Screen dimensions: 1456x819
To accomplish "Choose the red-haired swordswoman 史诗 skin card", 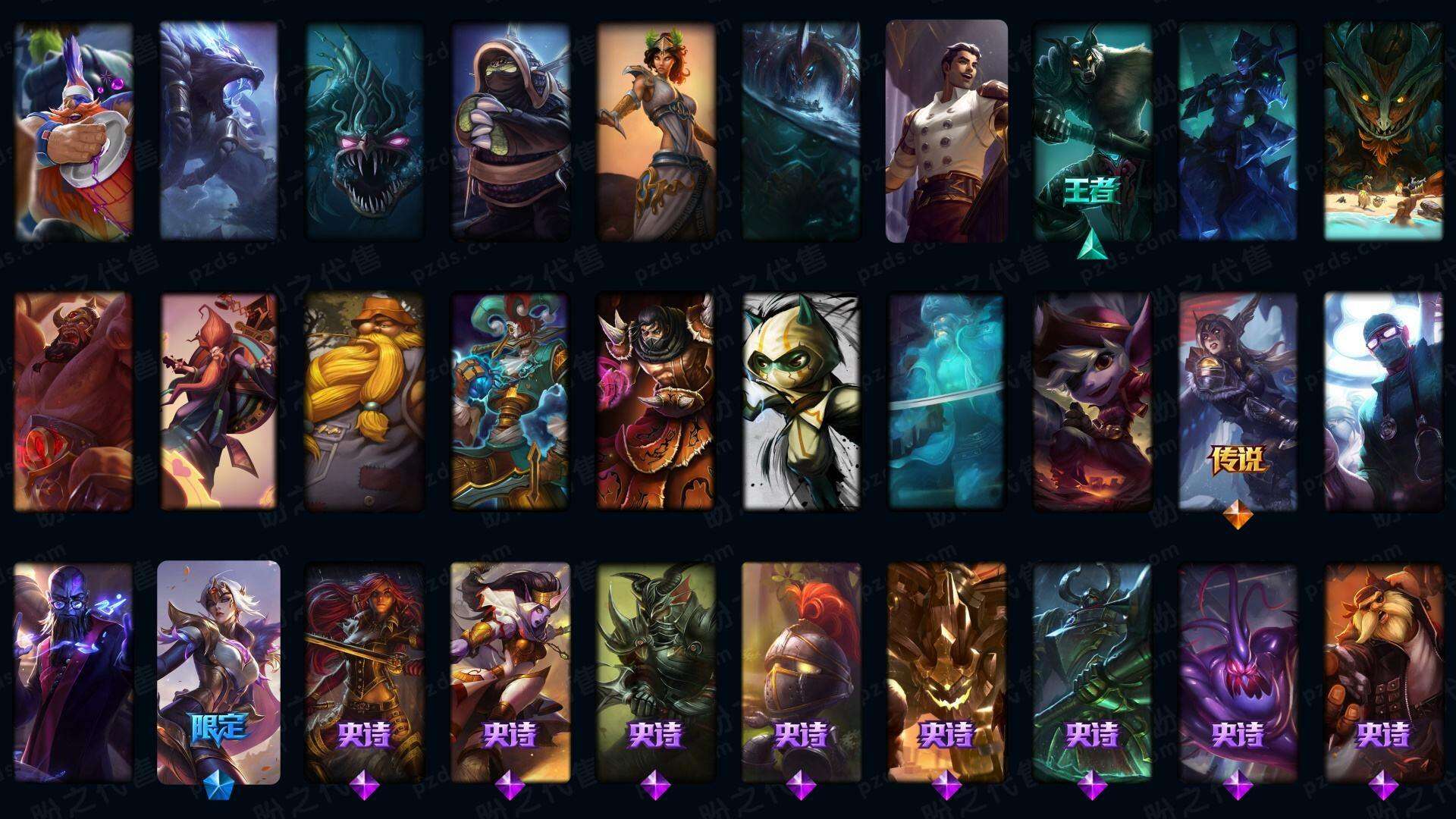I will 364,672.
